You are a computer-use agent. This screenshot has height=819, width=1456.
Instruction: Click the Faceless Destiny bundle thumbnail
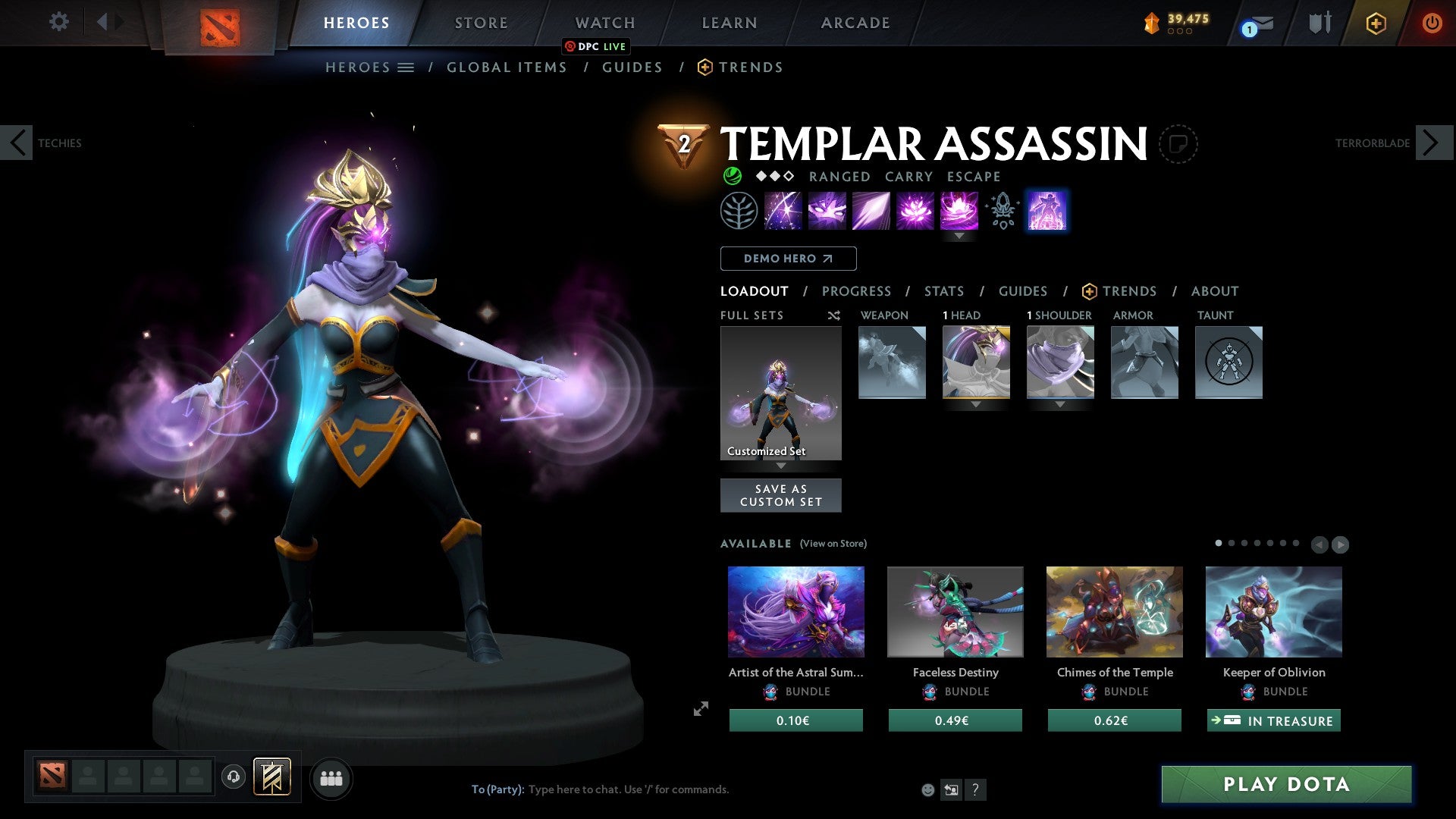pos(955,611)
